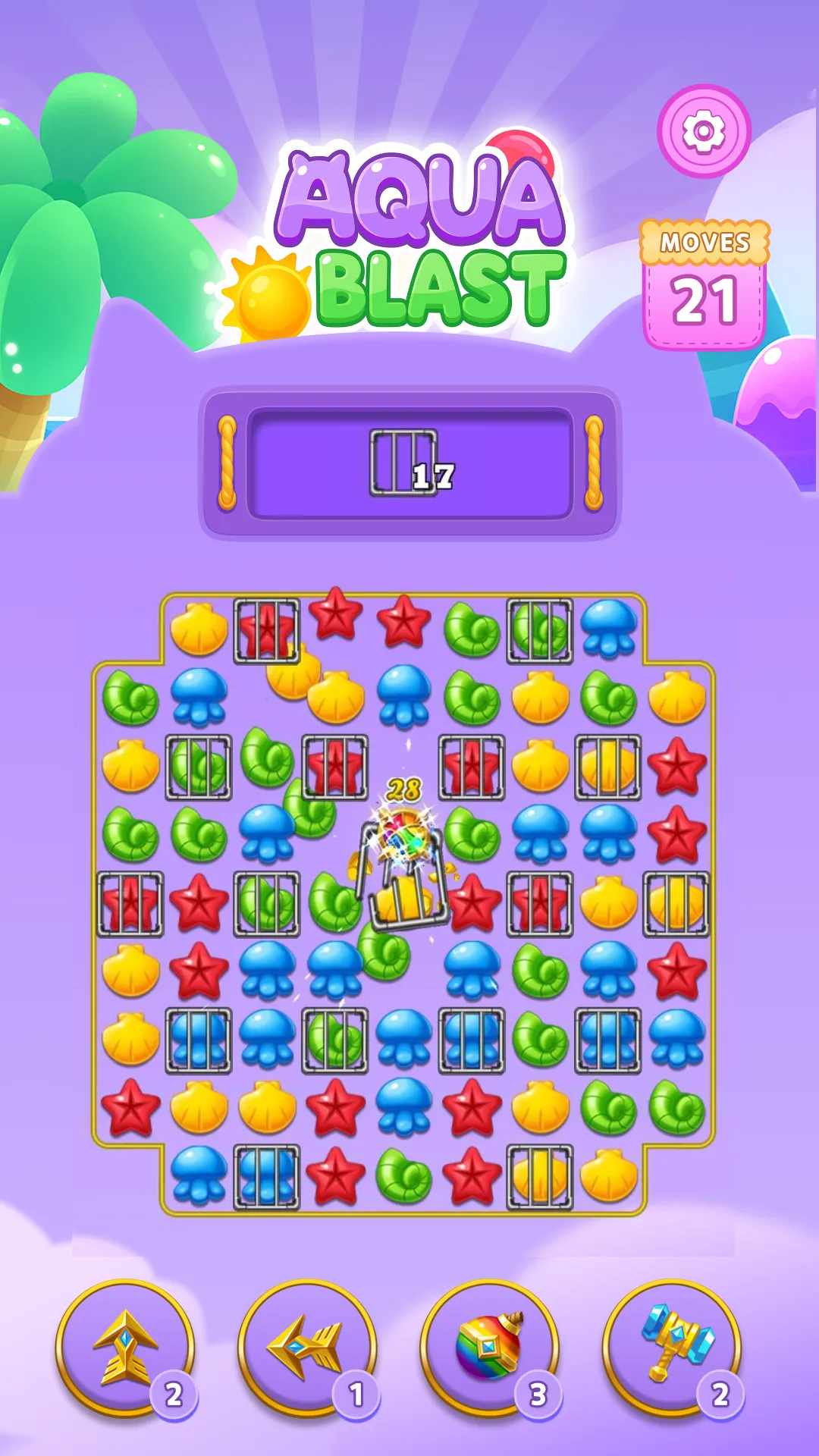Choose the crystal hammer booster
Screen dimensions: 819x1456
672,1347
